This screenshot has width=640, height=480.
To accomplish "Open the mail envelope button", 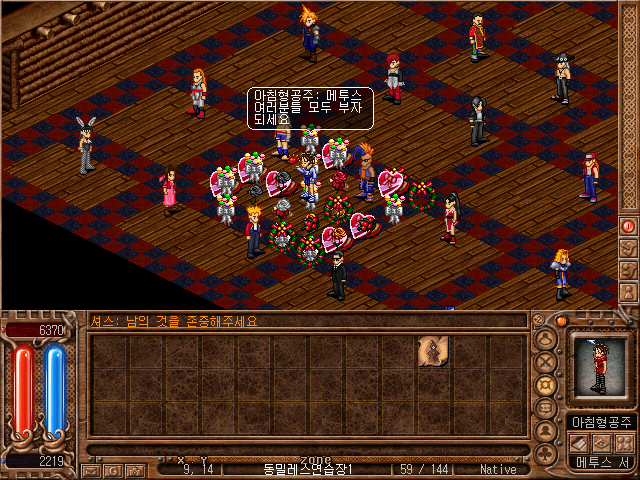I will click(91, 469).
